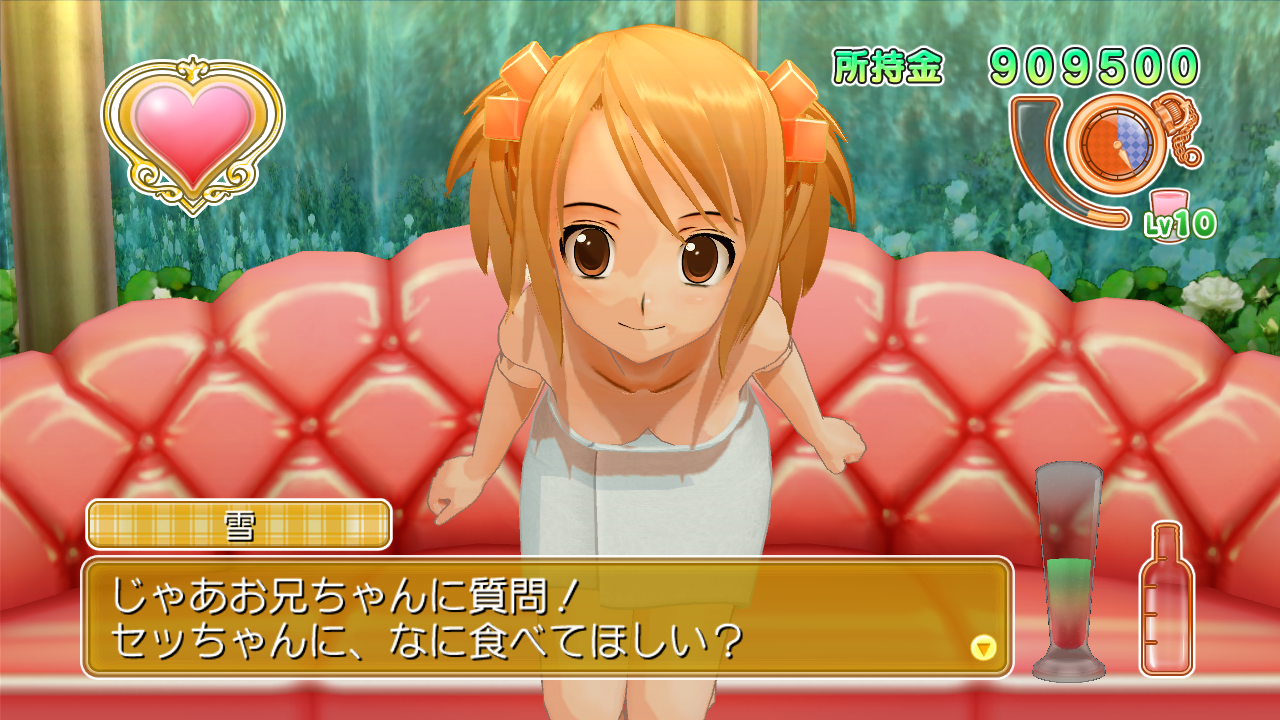Select the tall drink glass icon

coord(1068,570)
